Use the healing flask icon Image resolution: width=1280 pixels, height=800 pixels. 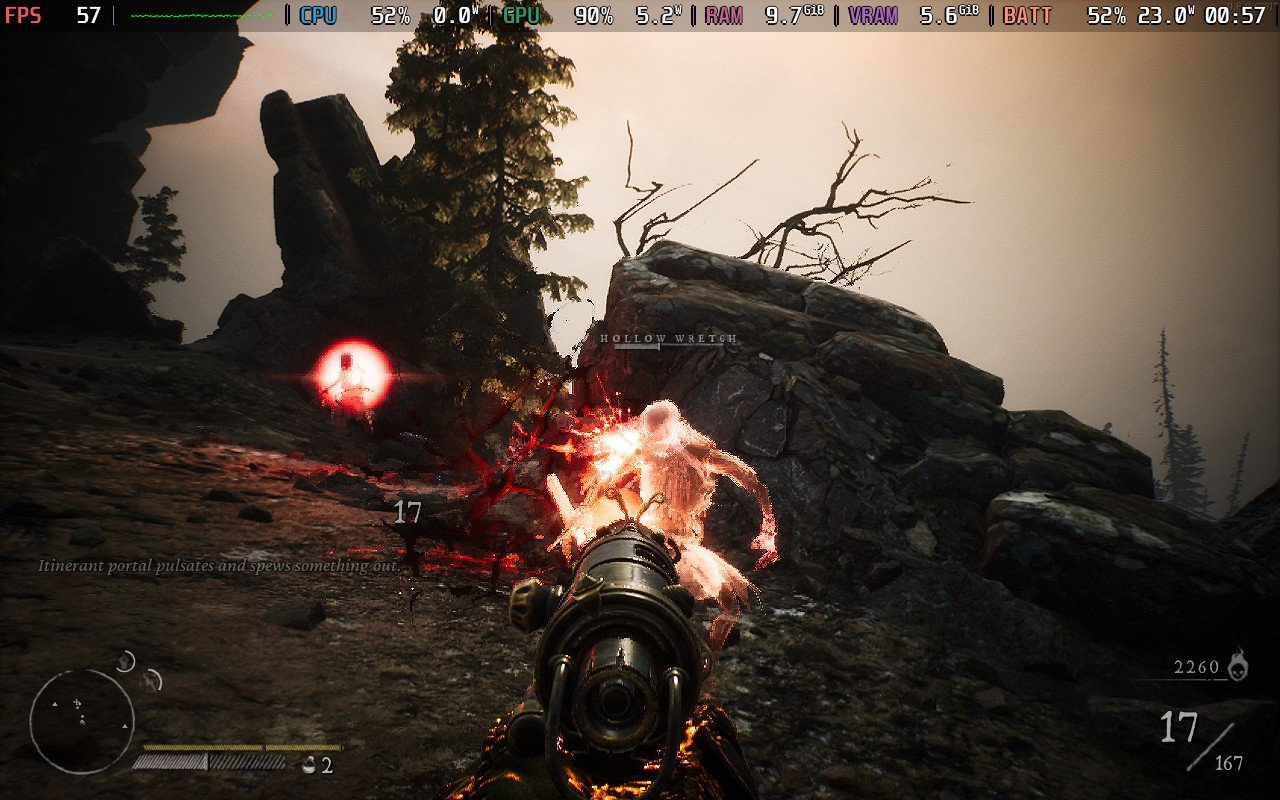[x=308, y=765]
